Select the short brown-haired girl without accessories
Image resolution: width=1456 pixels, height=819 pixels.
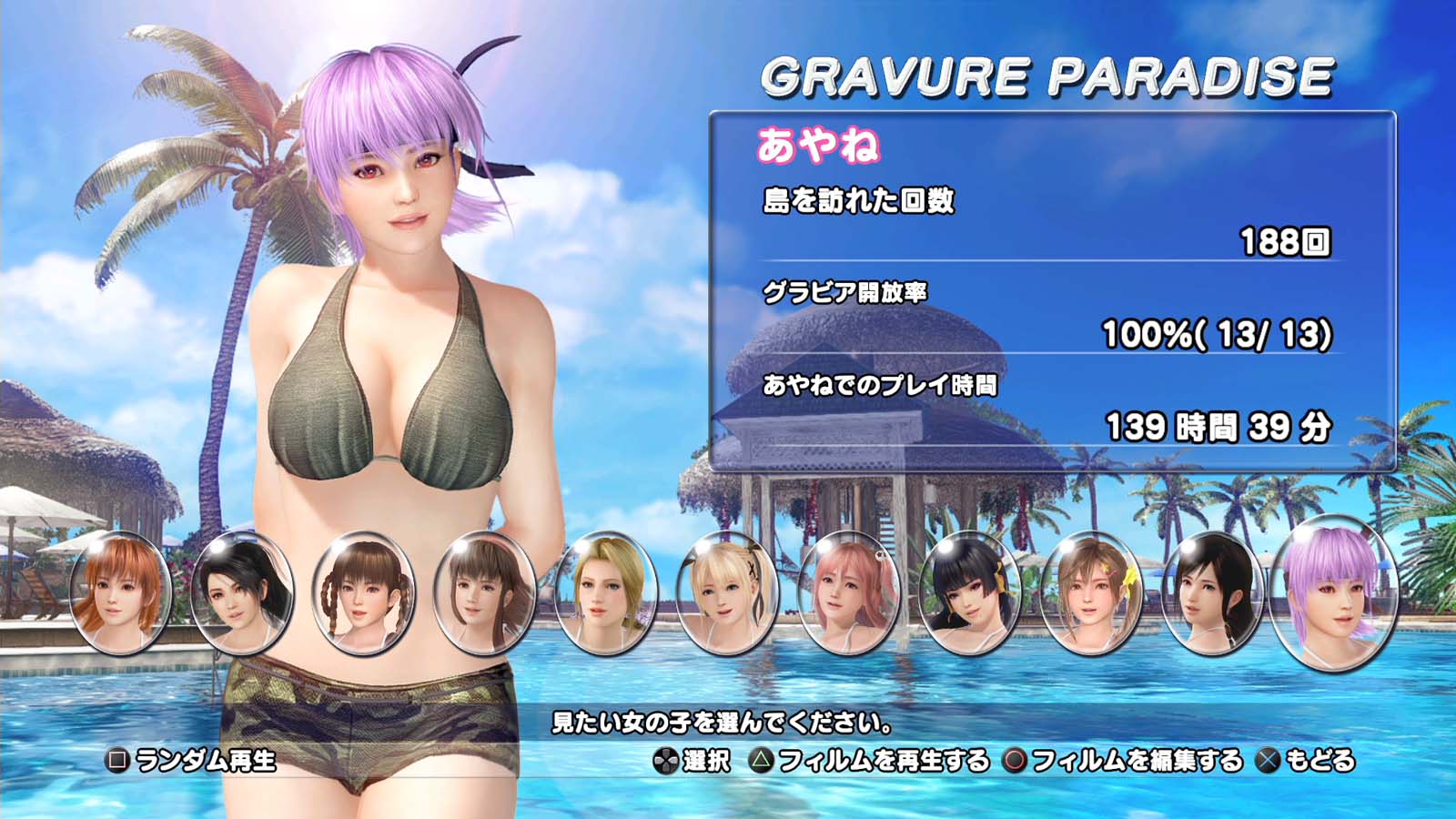pyautogui.click(x=483, y=591)
